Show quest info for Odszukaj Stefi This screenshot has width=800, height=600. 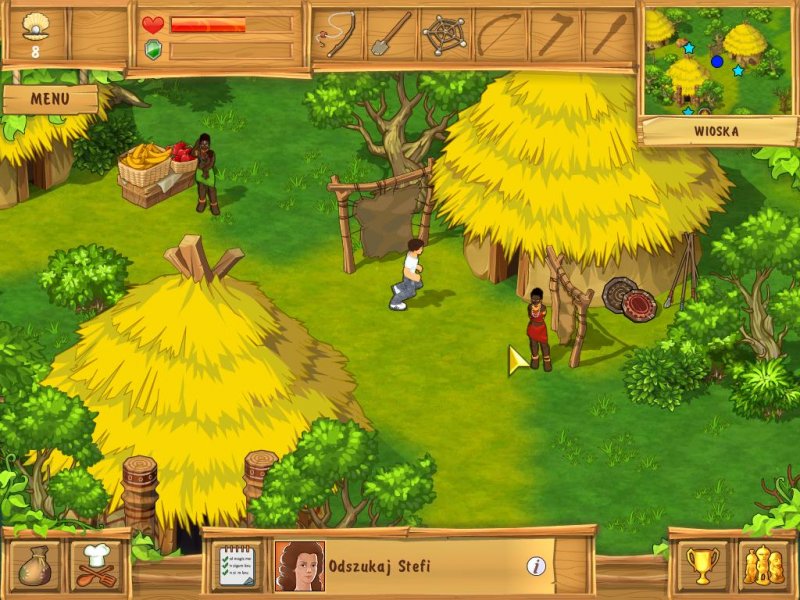point(536,566)
